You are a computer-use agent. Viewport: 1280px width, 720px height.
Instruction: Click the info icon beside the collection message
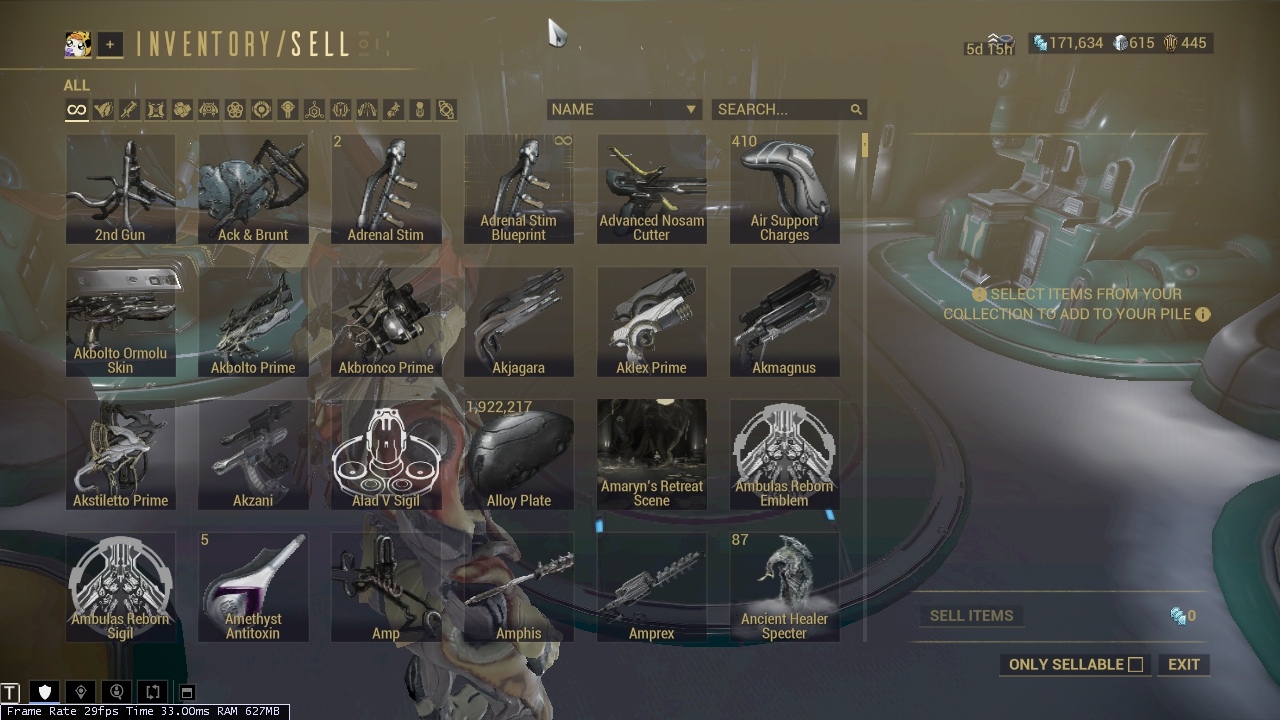pyautogui.click(x=1204, y=314)
